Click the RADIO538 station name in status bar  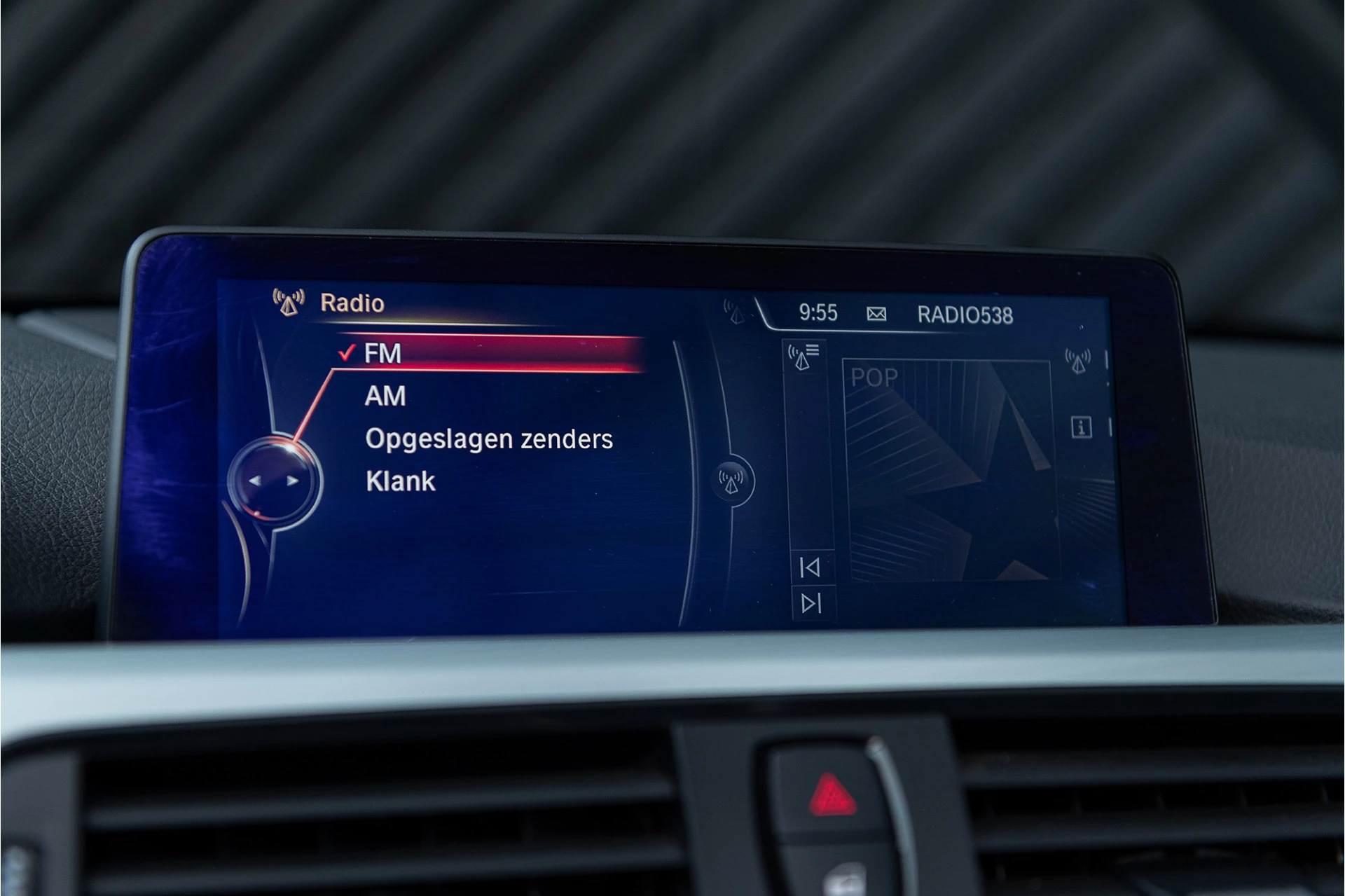pyautogui.click(x=965, y=315)
